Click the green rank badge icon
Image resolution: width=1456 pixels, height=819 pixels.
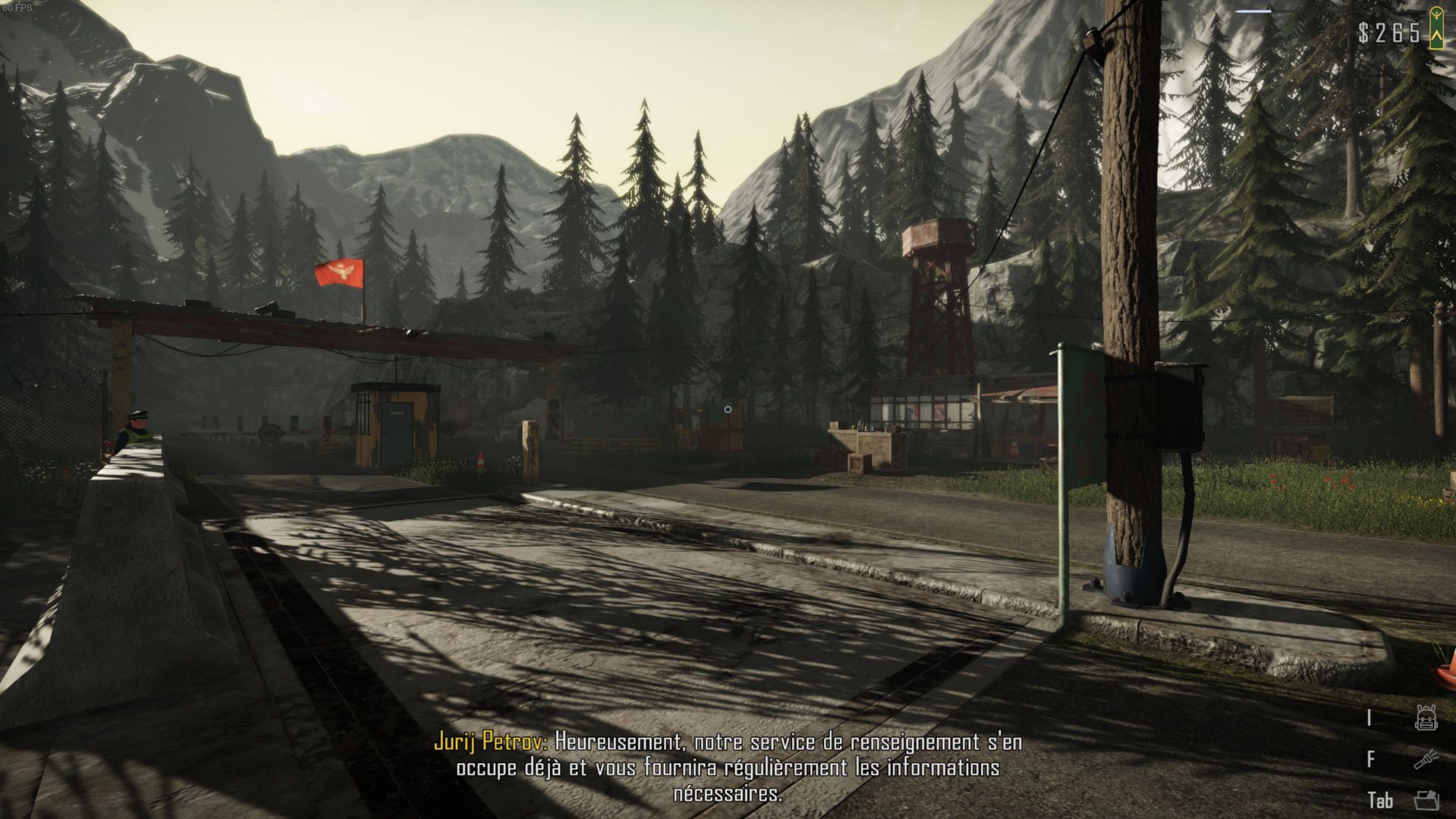tap(1436, 28)
